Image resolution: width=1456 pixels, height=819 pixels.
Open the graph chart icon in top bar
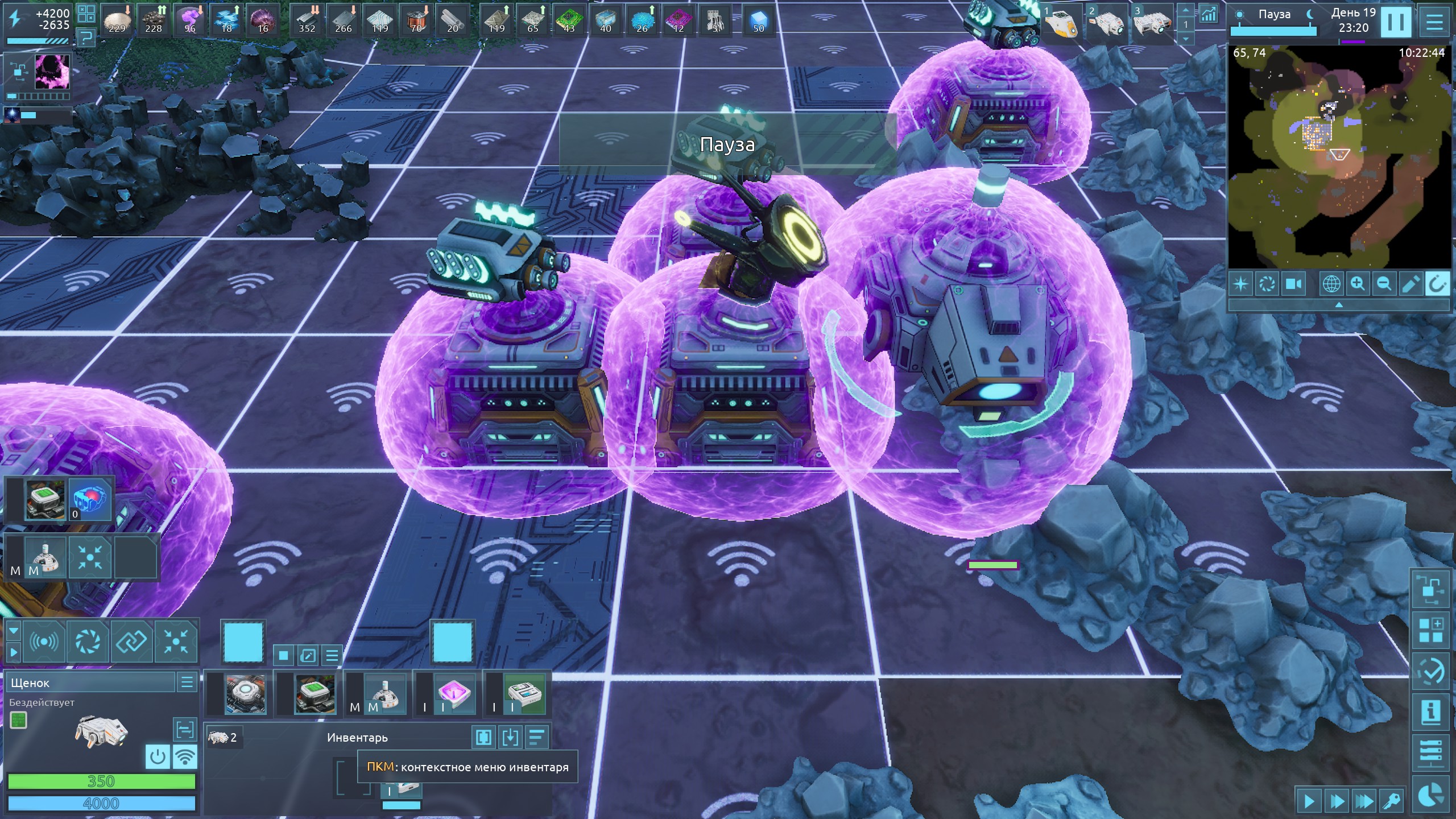click(1208, 14)
